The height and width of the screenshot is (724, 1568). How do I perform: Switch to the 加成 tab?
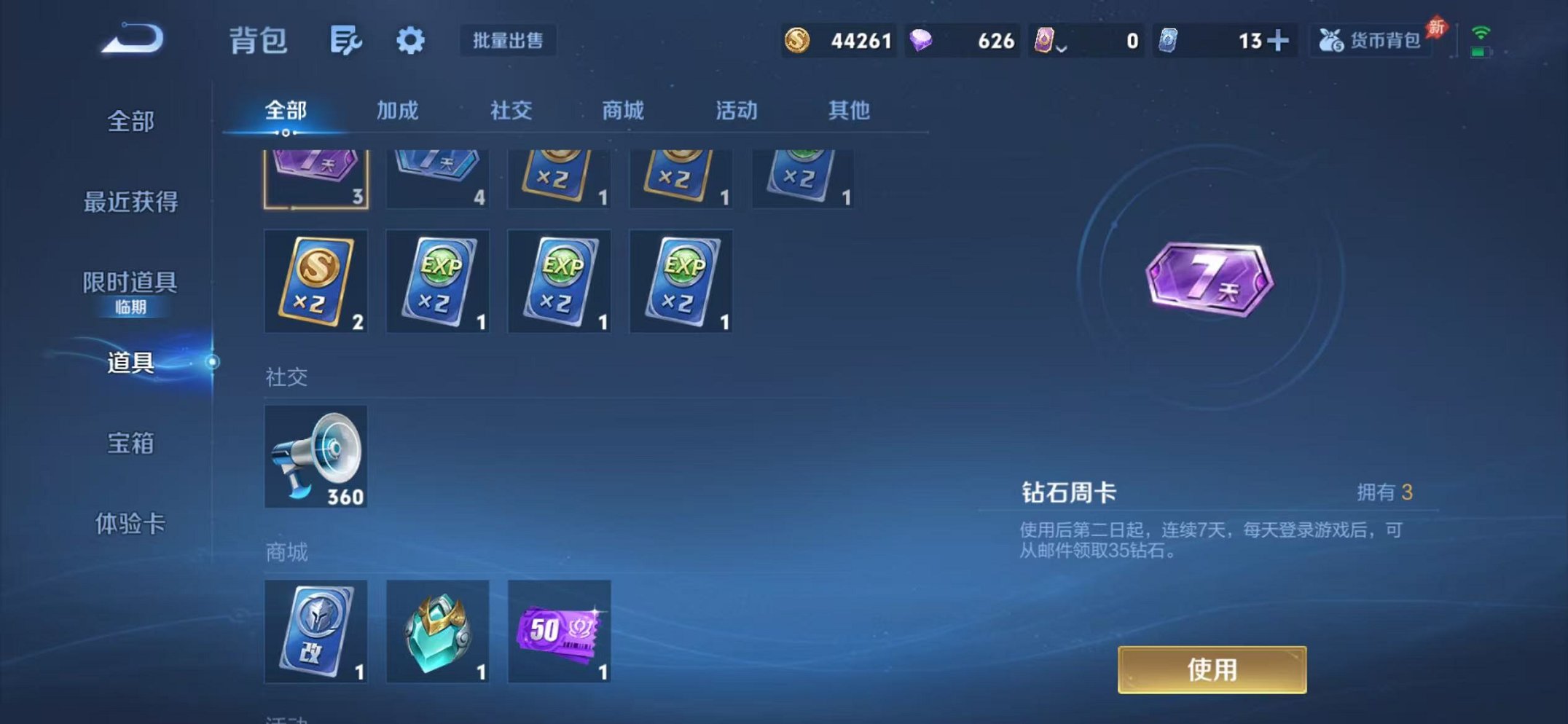click(398, 111)
